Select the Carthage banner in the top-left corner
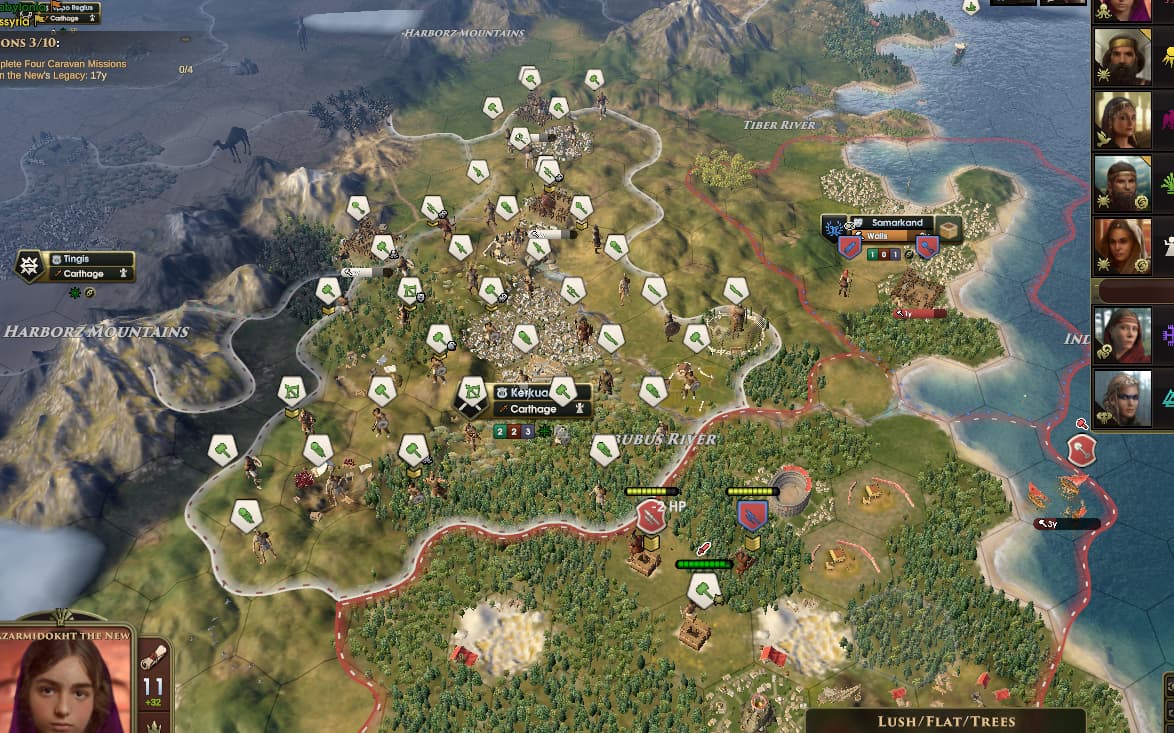Viewport: 1174px width, 733px height. point(65,18)
